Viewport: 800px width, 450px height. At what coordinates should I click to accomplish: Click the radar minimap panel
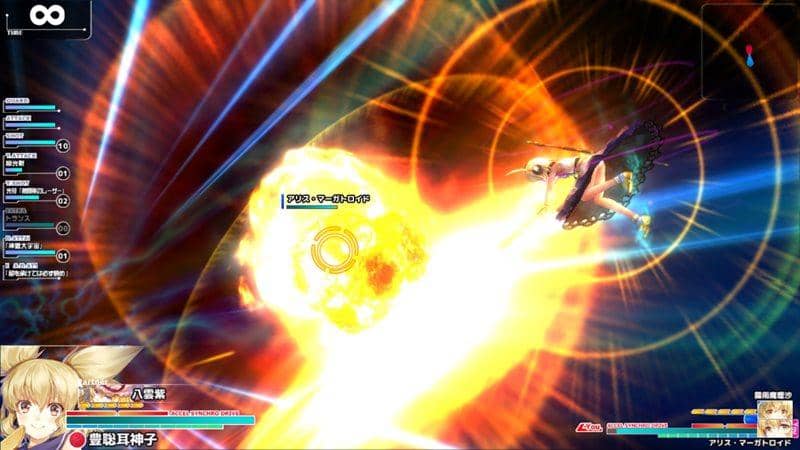[749, 52]
